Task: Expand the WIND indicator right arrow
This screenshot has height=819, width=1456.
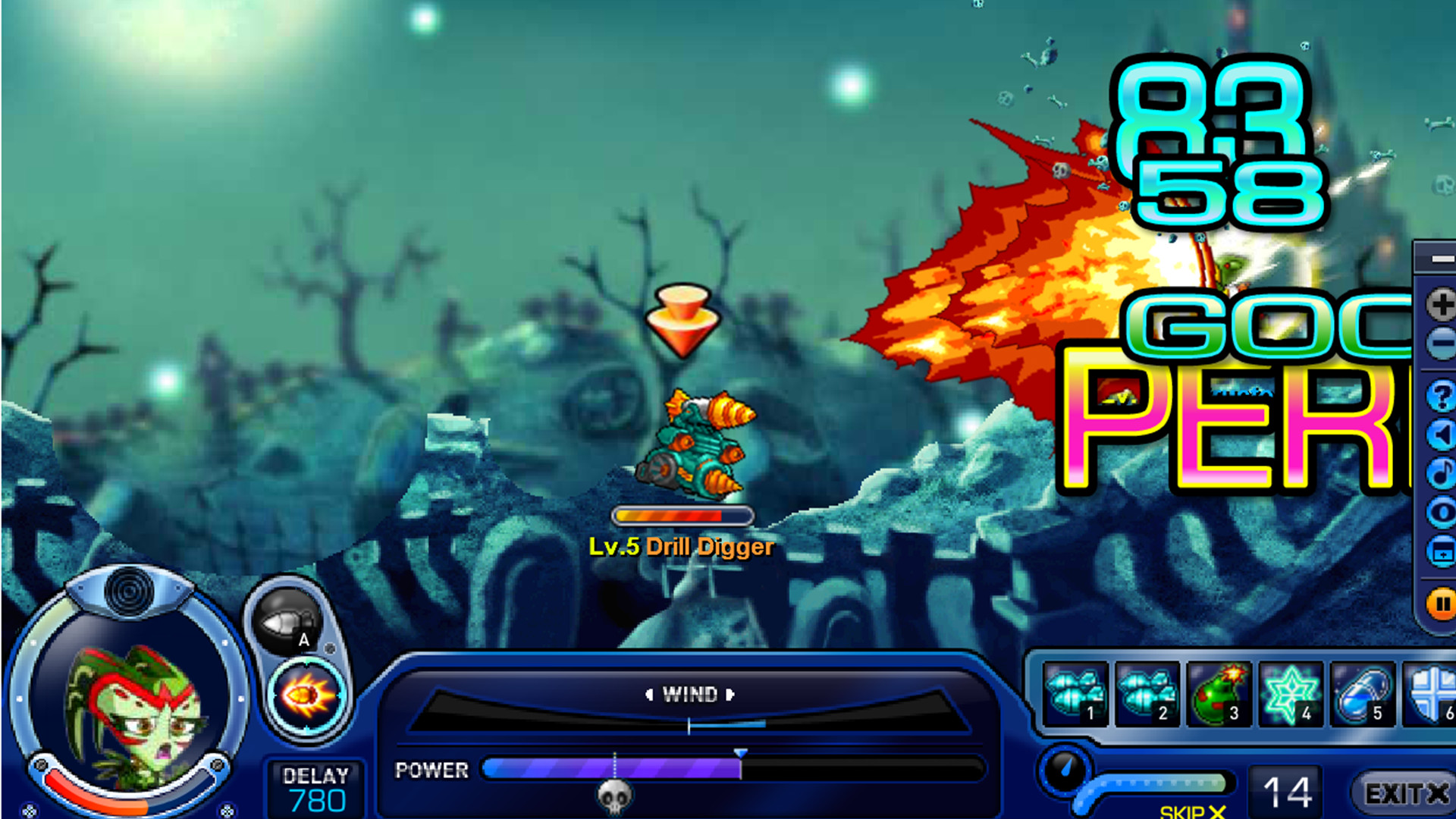Action: pyautogui.click(x=730, y=694)
